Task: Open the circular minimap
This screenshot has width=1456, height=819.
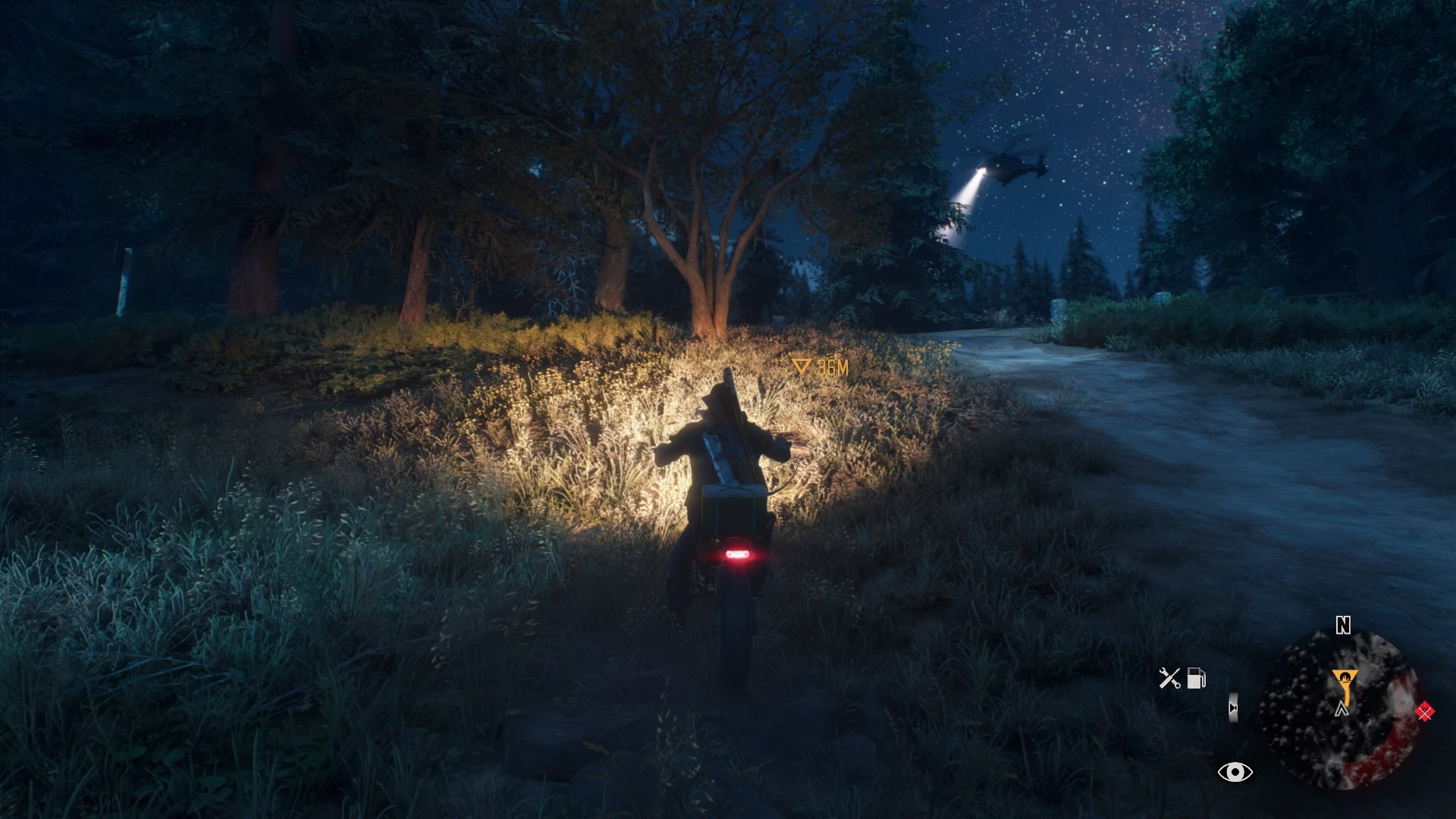Action: tap(1339, 710)
